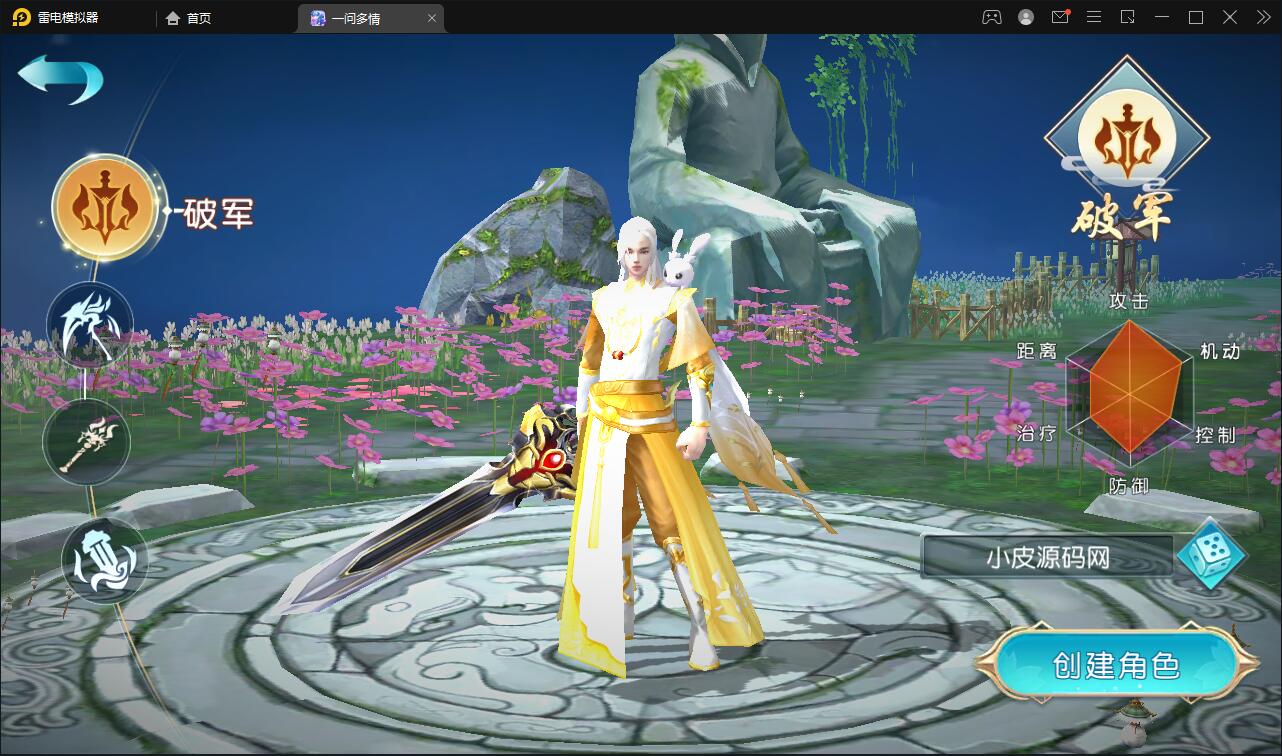Screen dimensions: 1282x756
Task: Click the 小皮源码网 name input field
Action: tap(1047, 556)
